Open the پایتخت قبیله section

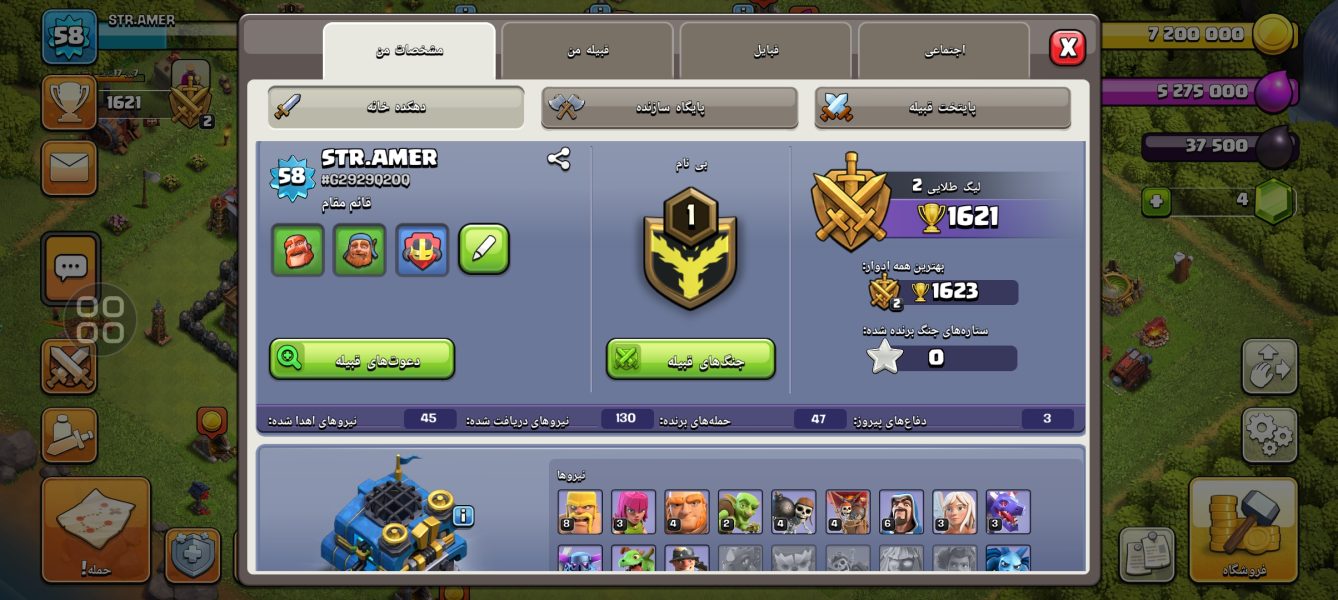click(x=942, y=107)
